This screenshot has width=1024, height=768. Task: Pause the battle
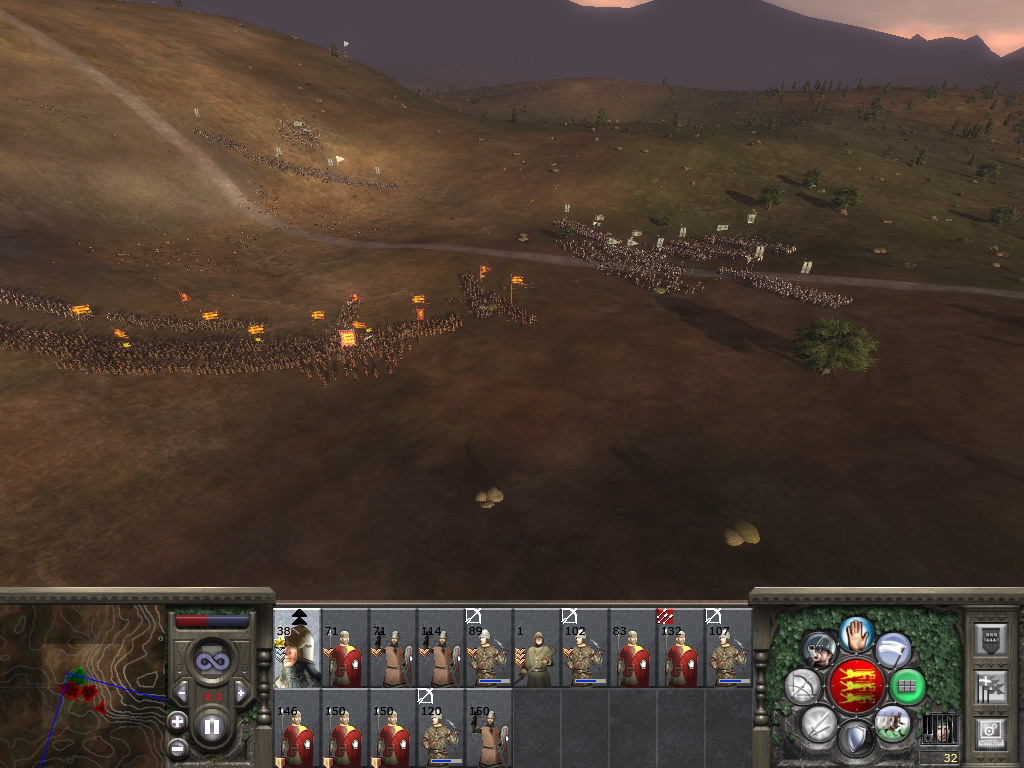211,727
